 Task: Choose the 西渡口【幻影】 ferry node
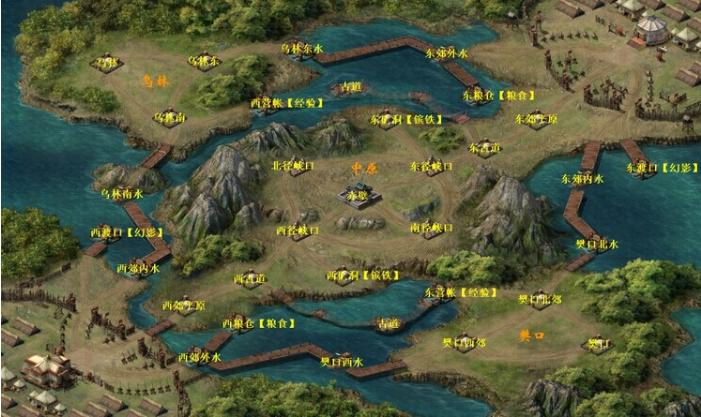tap(133, 233)
